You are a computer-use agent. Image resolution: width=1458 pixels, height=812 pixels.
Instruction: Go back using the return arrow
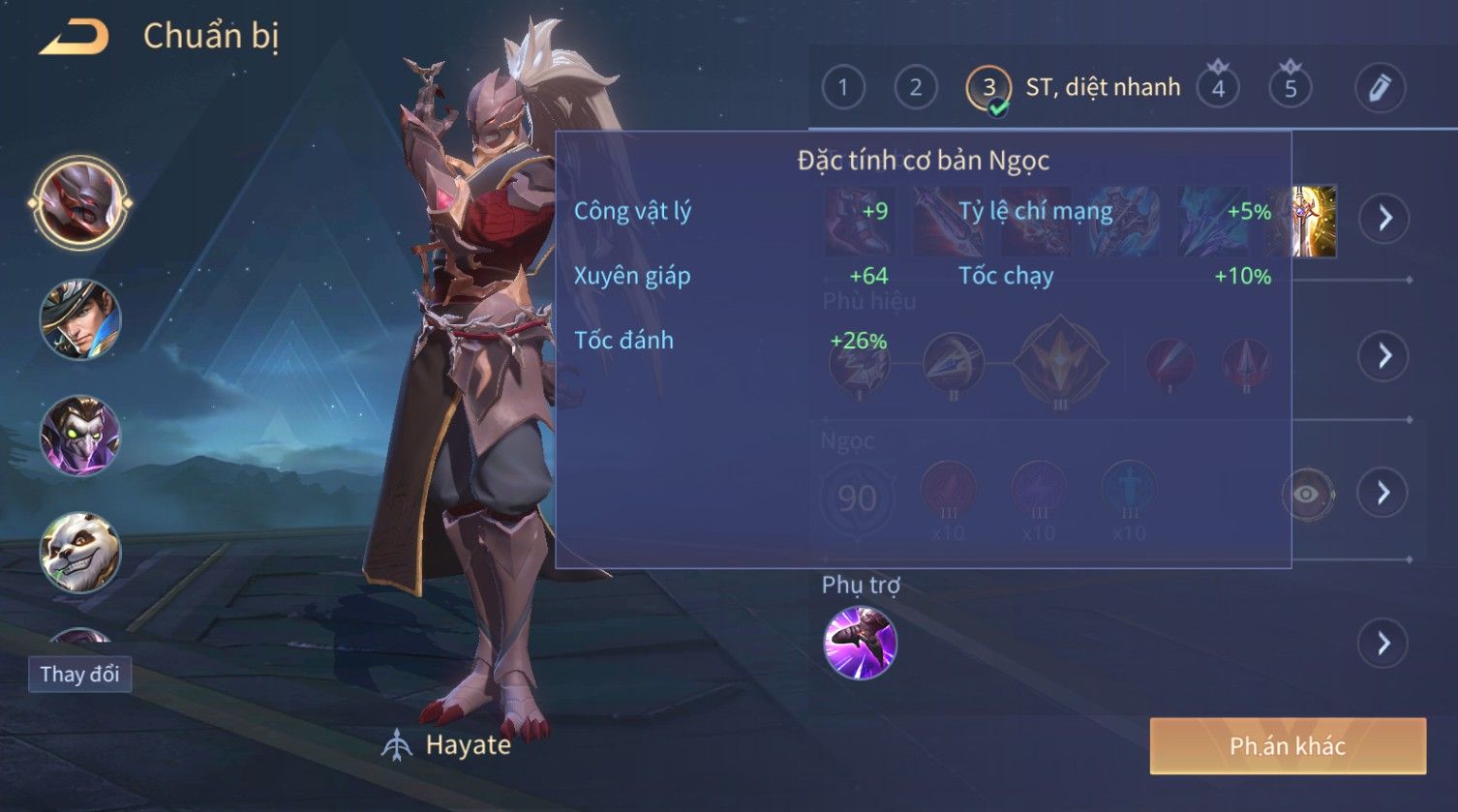(74, 38)
